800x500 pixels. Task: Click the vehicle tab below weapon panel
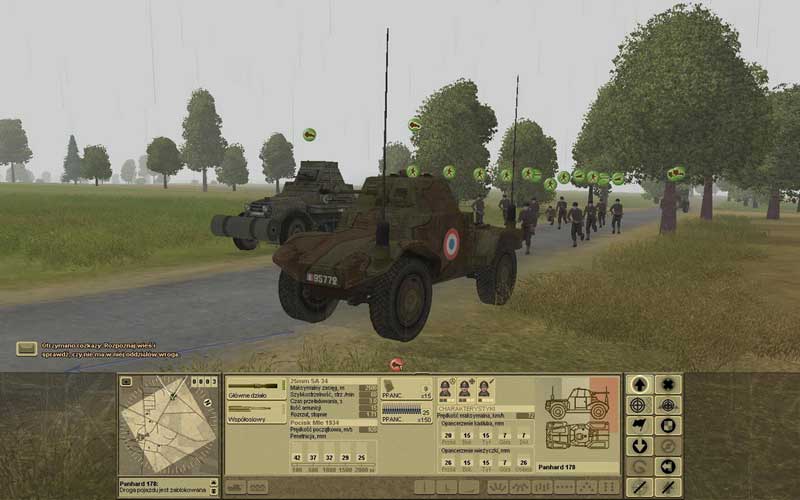click(x=235, y=487)
